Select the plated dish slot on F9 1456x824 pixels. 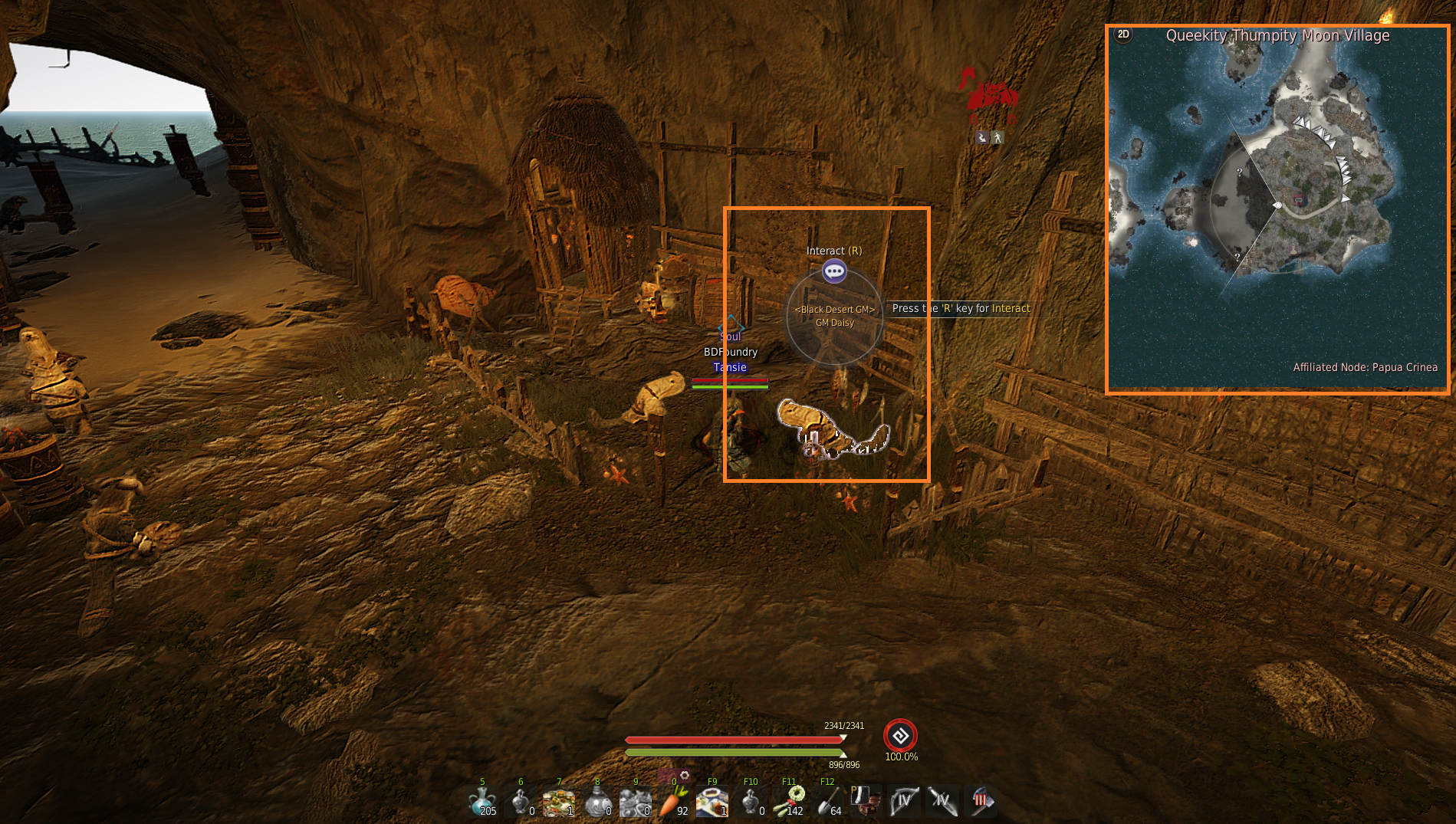[x=712, y=802]
